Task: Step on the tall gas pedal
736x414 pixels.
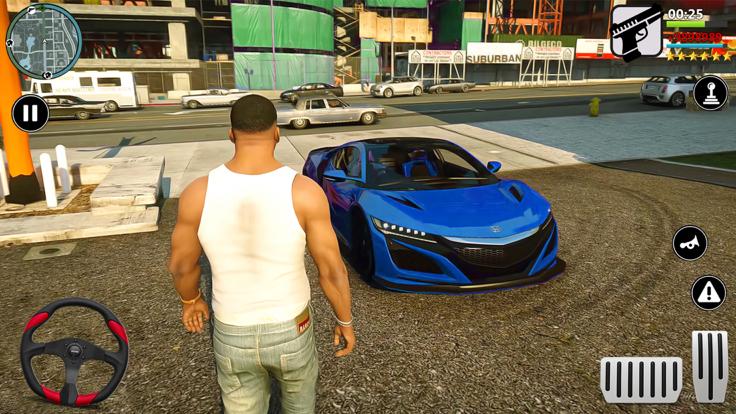Action: (710, 366)
